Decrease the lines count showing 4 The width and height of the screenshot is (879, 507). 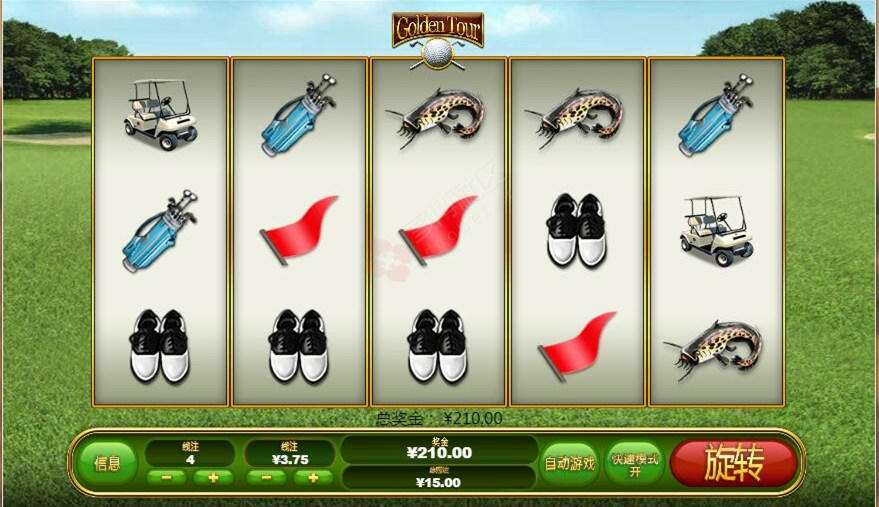coord(166,478)
